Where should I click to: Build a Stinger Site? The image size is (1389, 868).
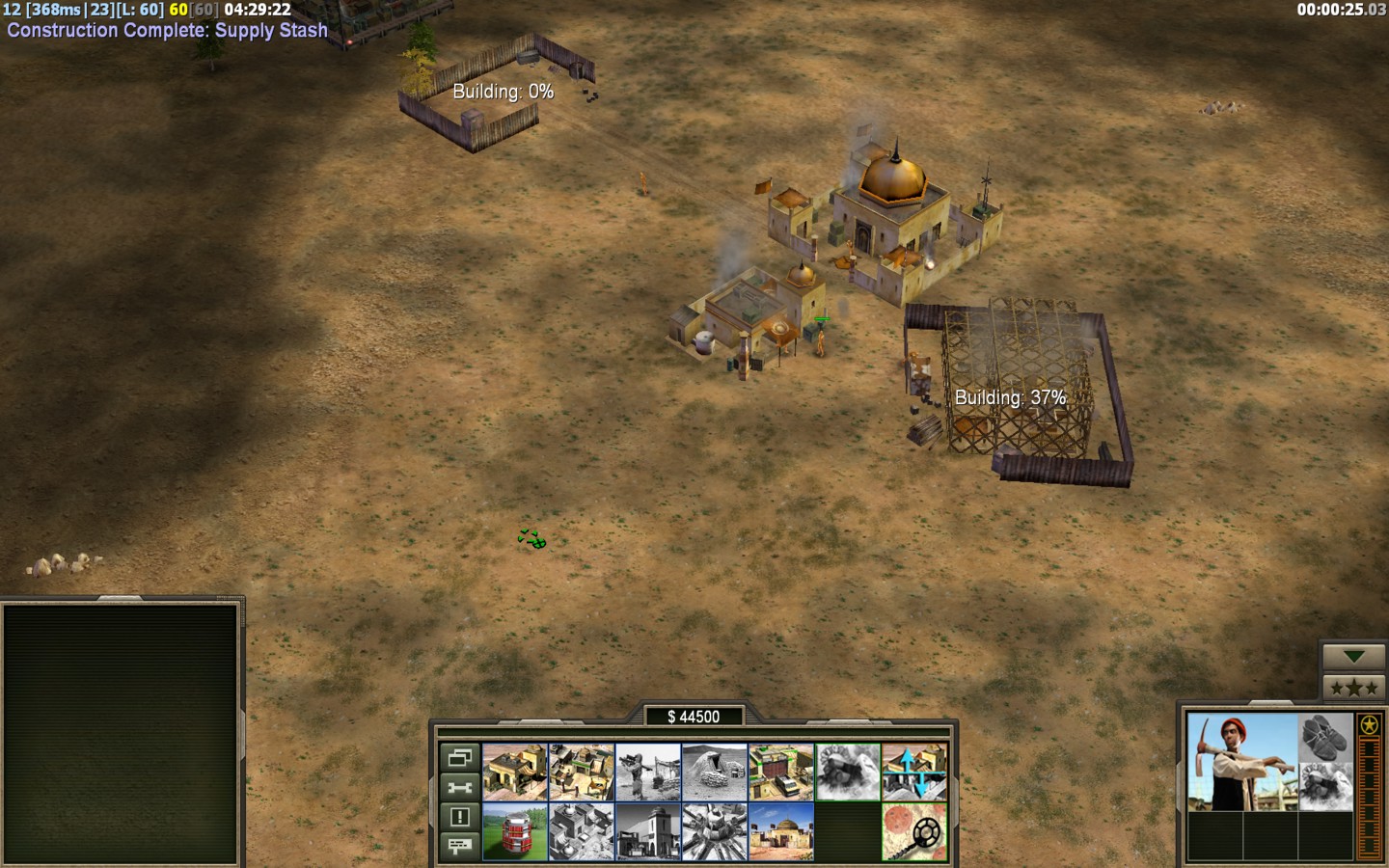pos(647,772)
